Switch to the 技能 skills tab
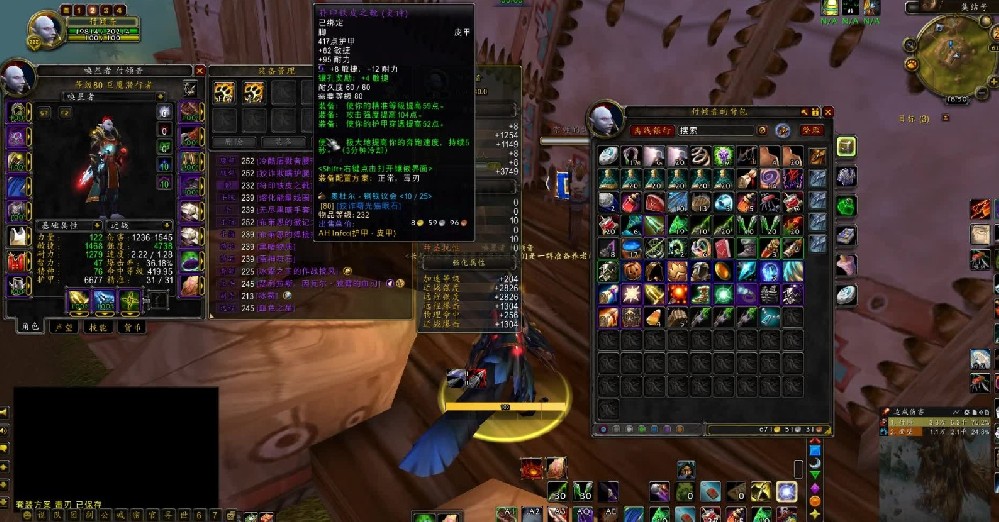 97,326
